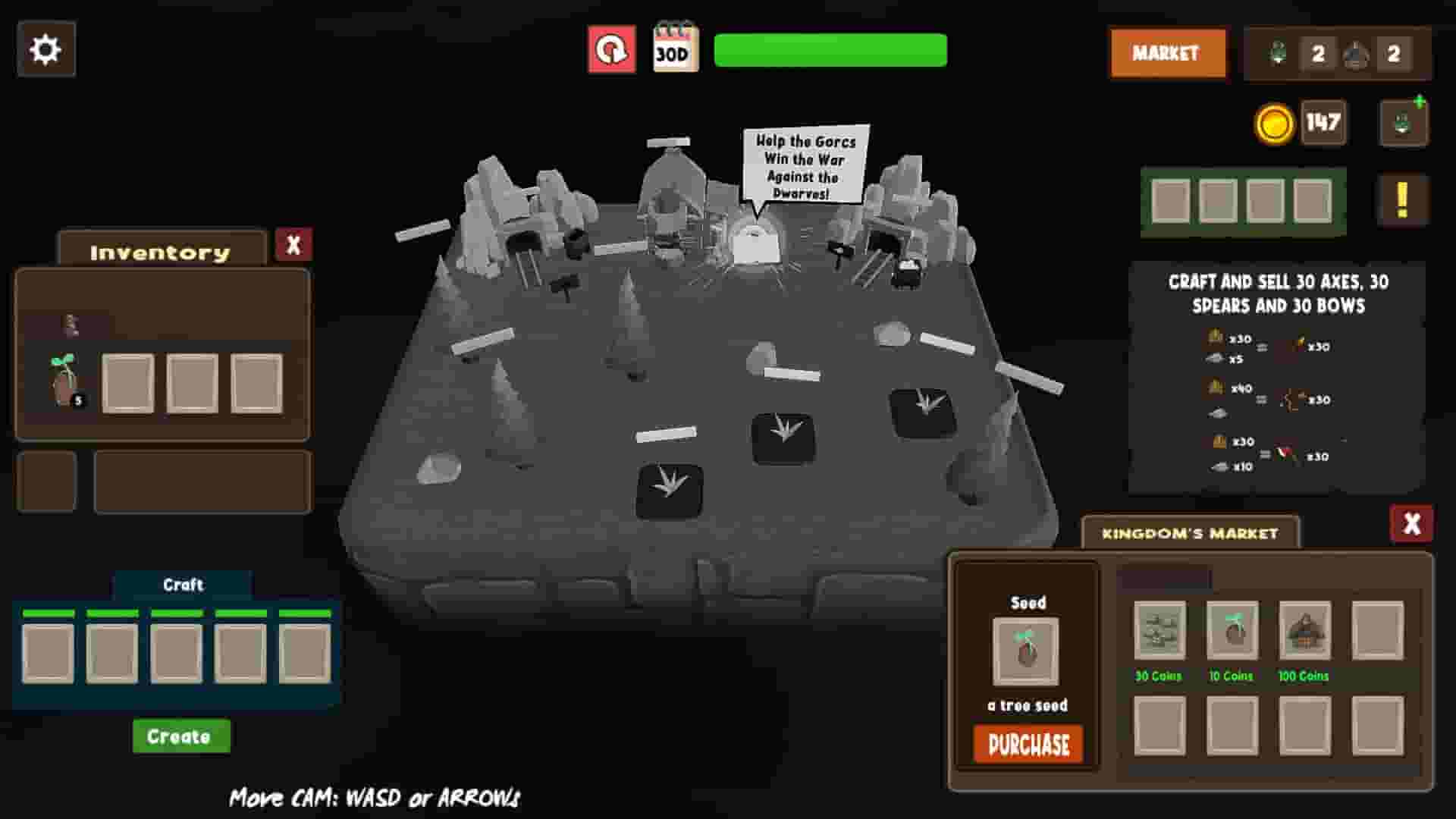
Task: Purchase the tree seed
Action: point(1027,745)
